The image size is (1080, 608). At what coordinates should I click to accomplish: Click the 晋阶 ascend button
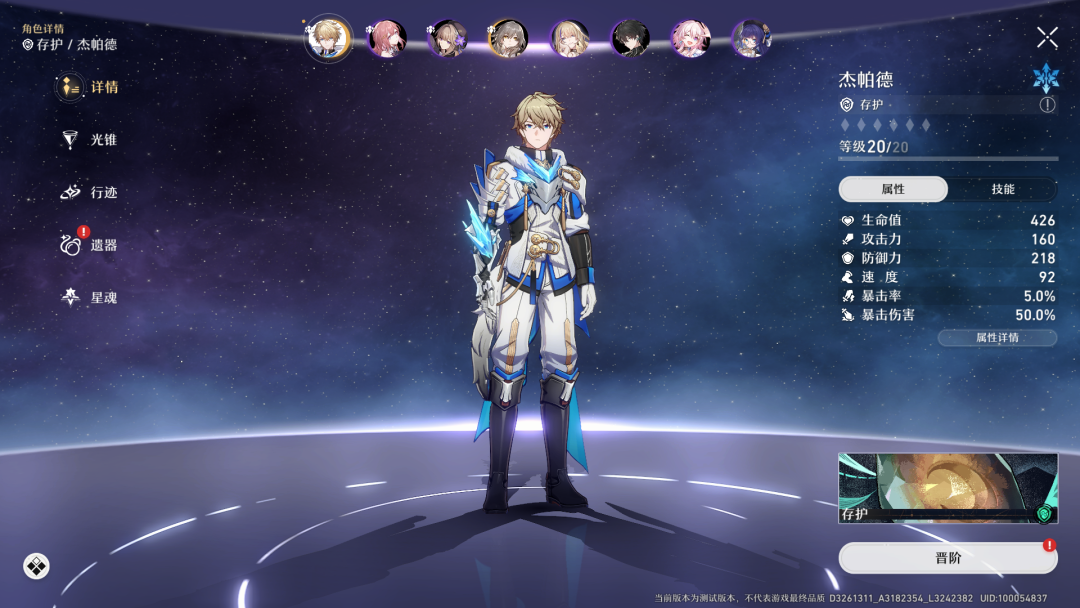(x=947, y=558)
